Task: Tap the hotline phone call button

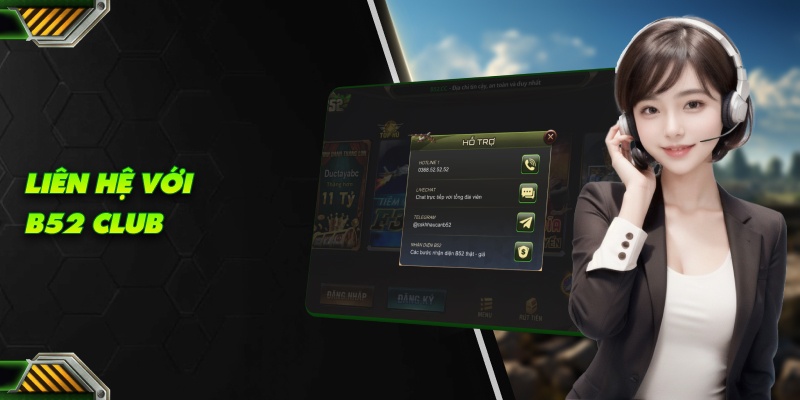Action: [x=529, y=165]
